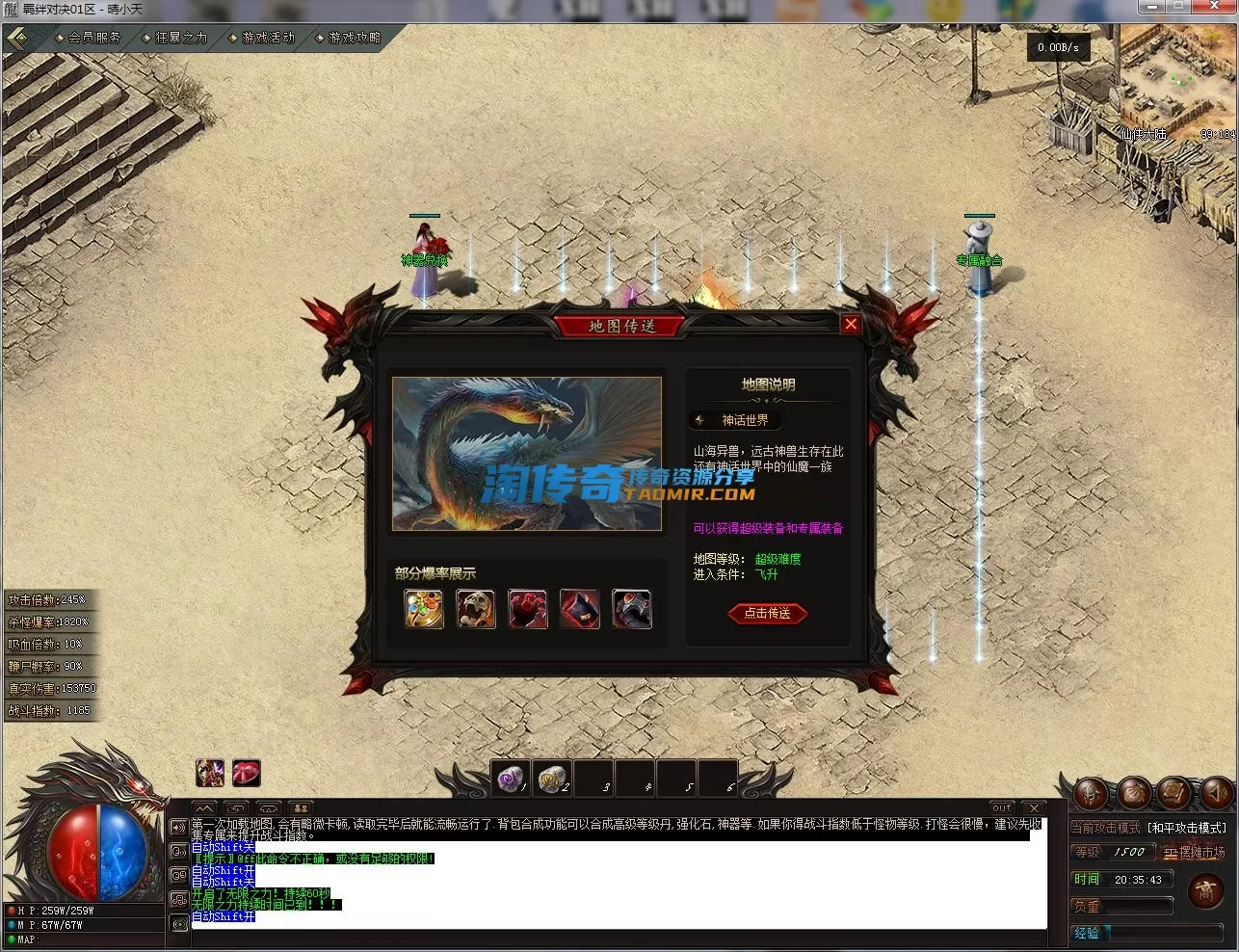
Task: Select the red-and-black box drop icon
Action: (580, 609)
